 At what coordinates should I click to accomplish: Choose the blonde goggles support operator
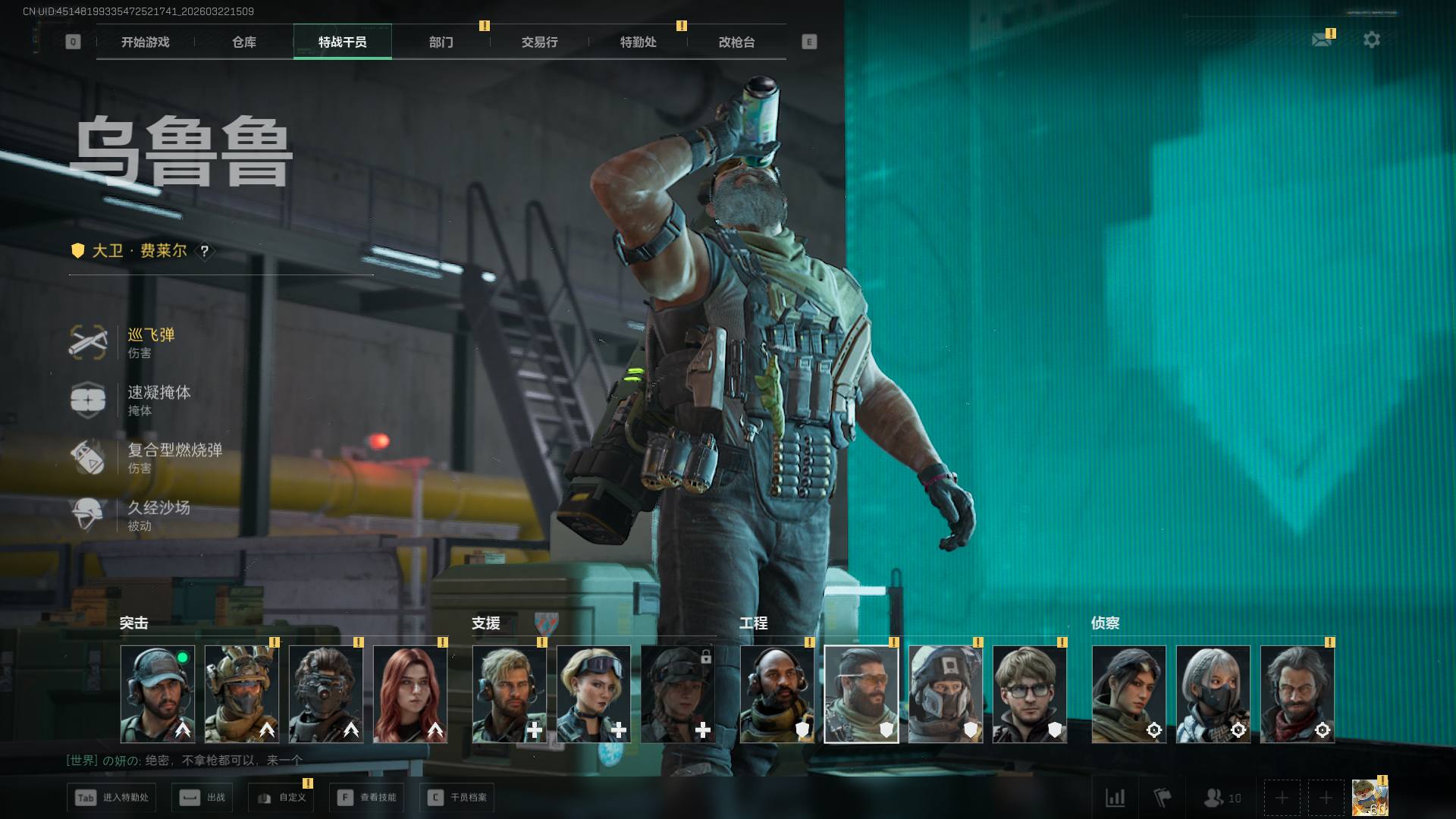coord(593,694)
